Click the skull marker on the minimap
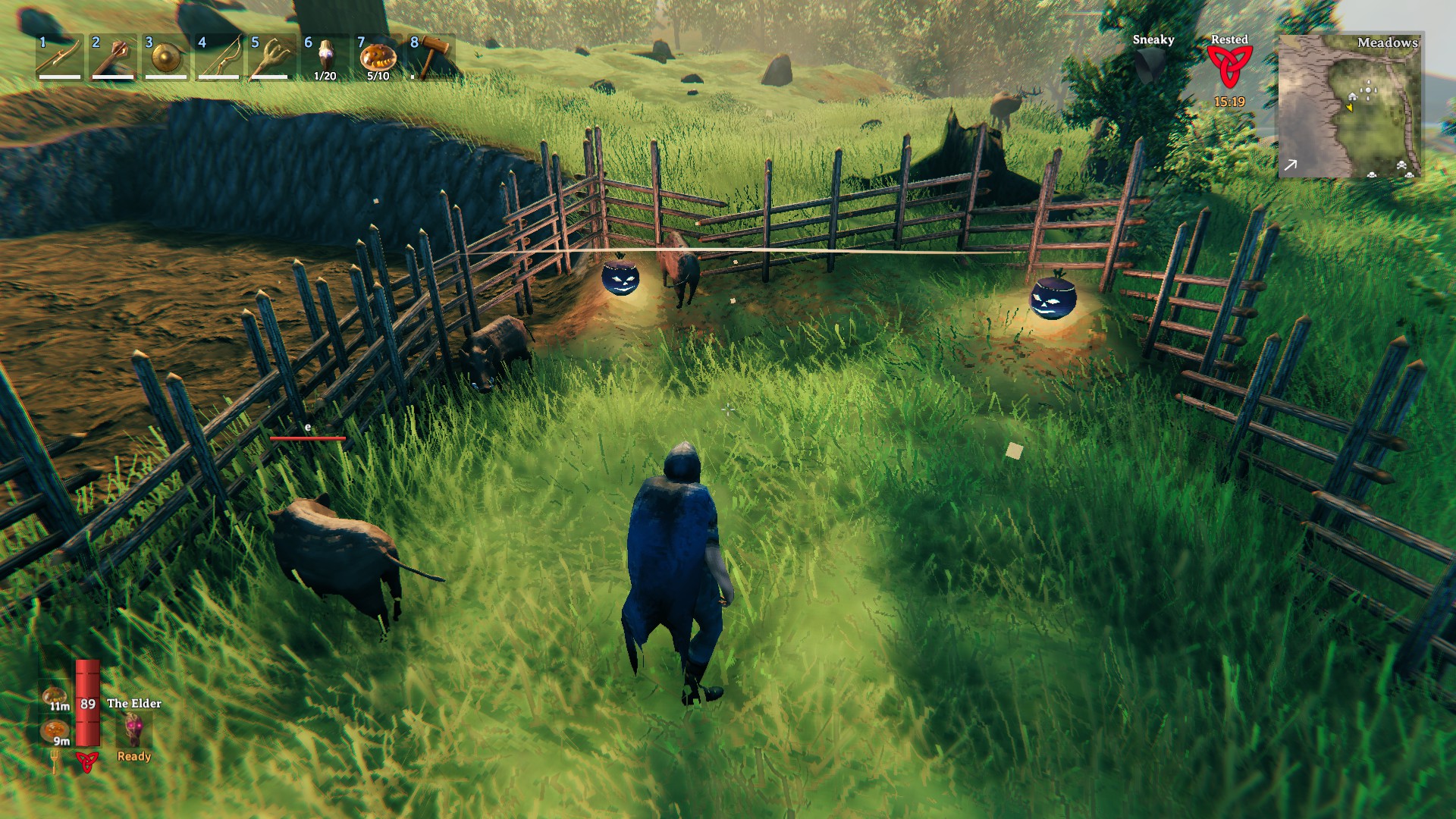 click(1401, 165)
